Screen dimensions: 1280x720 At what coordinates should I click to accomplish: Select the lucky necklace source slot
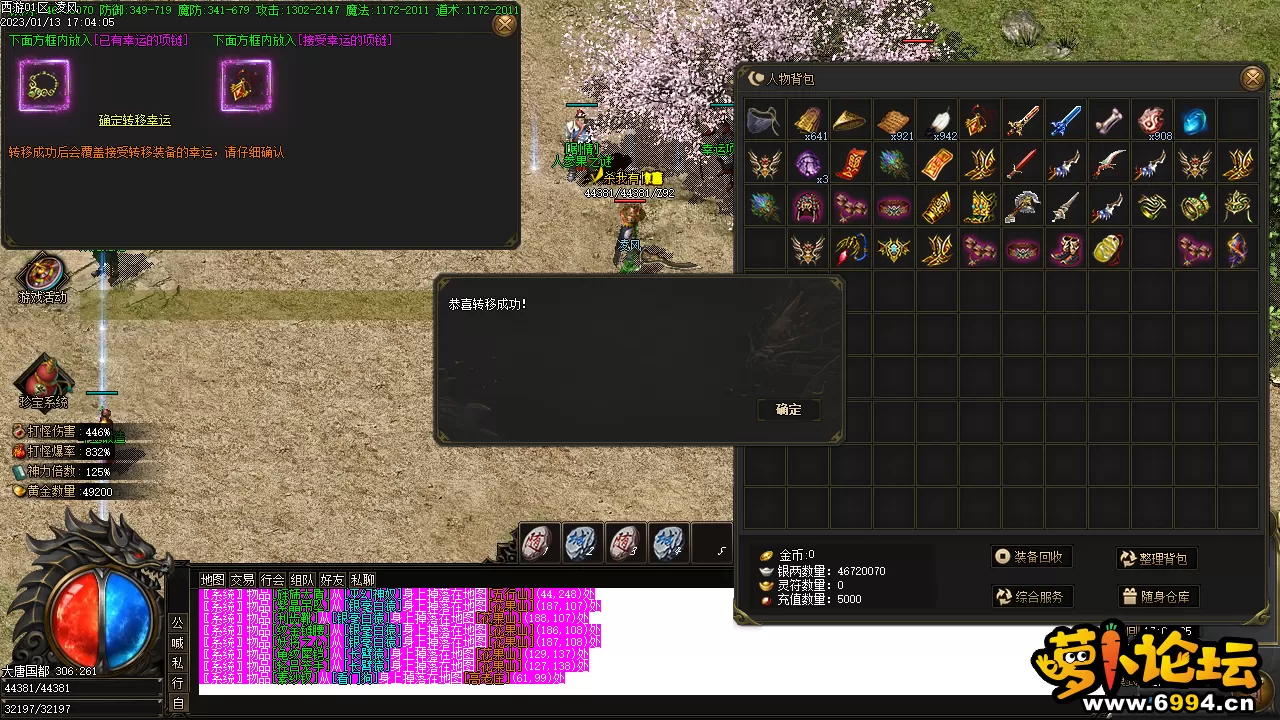coord(44,86)
